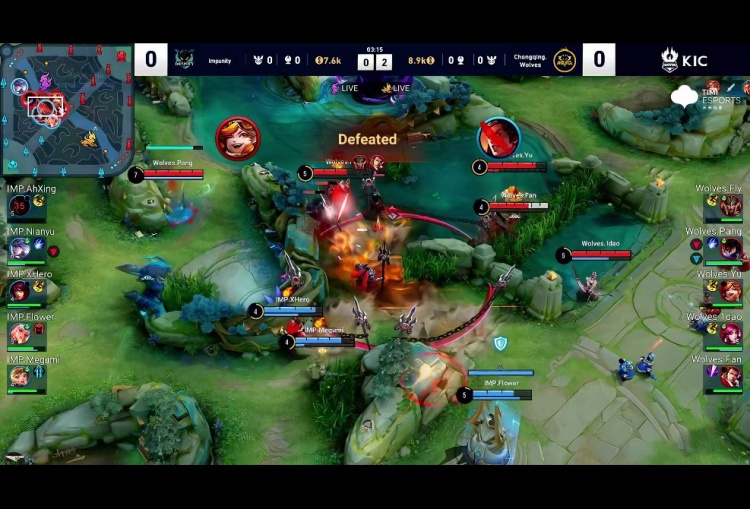This screenshot has height=509, width=750.
Task: Spectate IMP.Flower via hero portrait
Action: (20, 333)
